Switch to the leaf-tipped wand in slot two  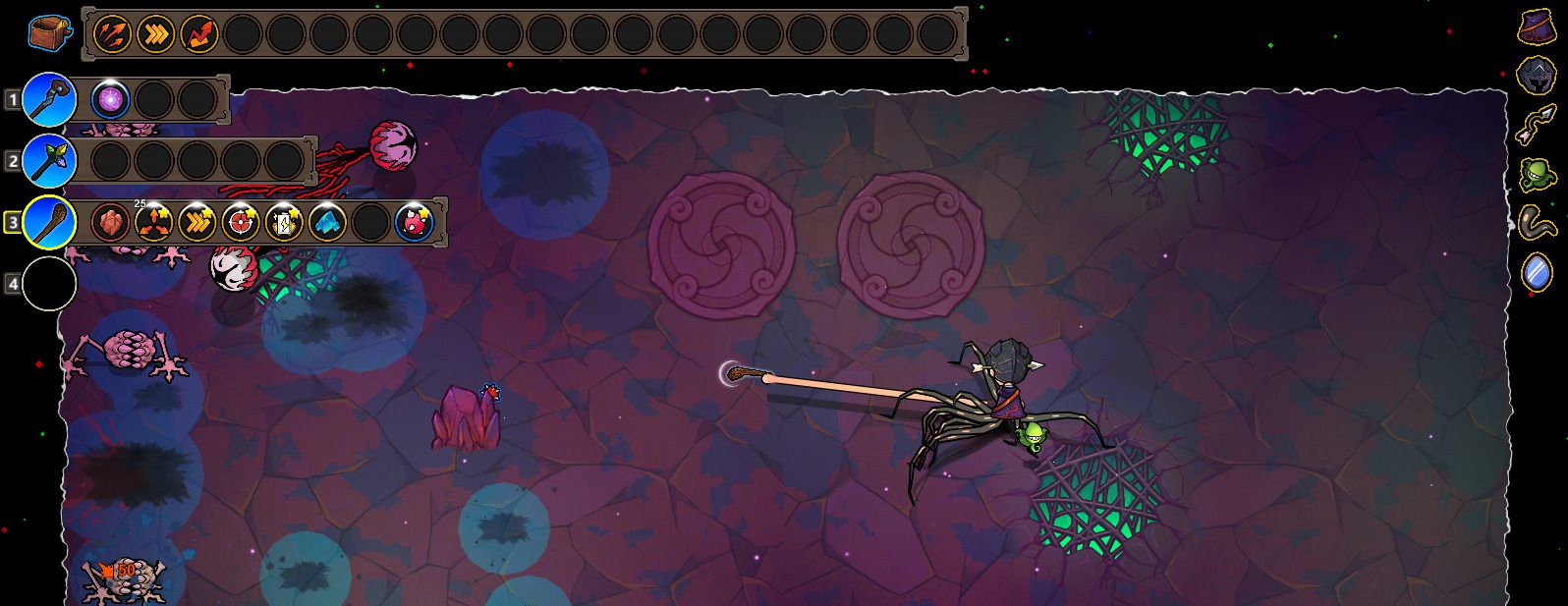tap(49, 160)
